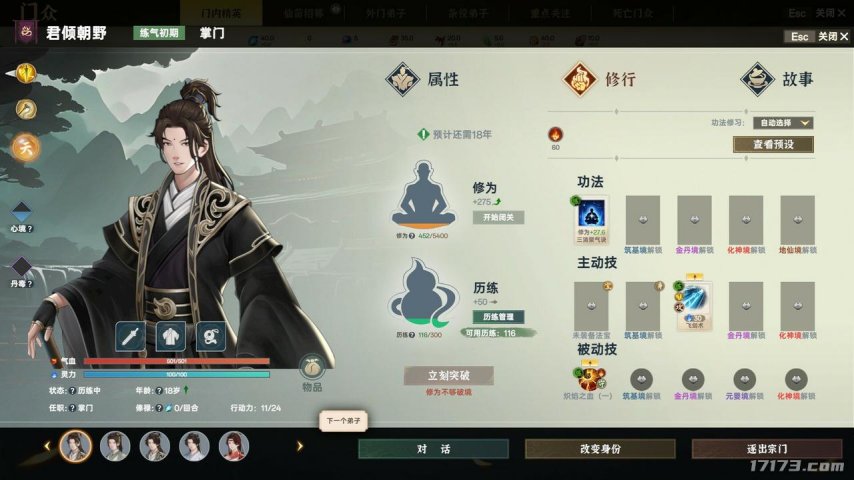Click the 开始闭关 button

[497, 217]
